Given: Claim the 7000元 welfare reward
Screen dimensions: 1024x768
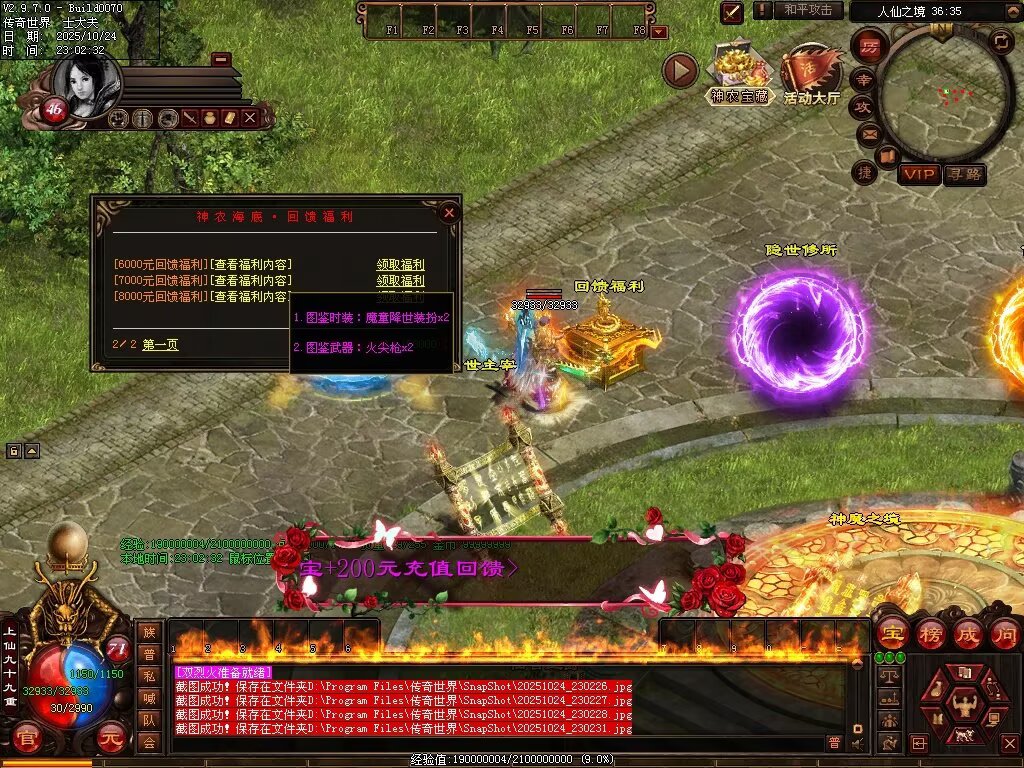Looking at the screenshot, I should coord(400,281).
